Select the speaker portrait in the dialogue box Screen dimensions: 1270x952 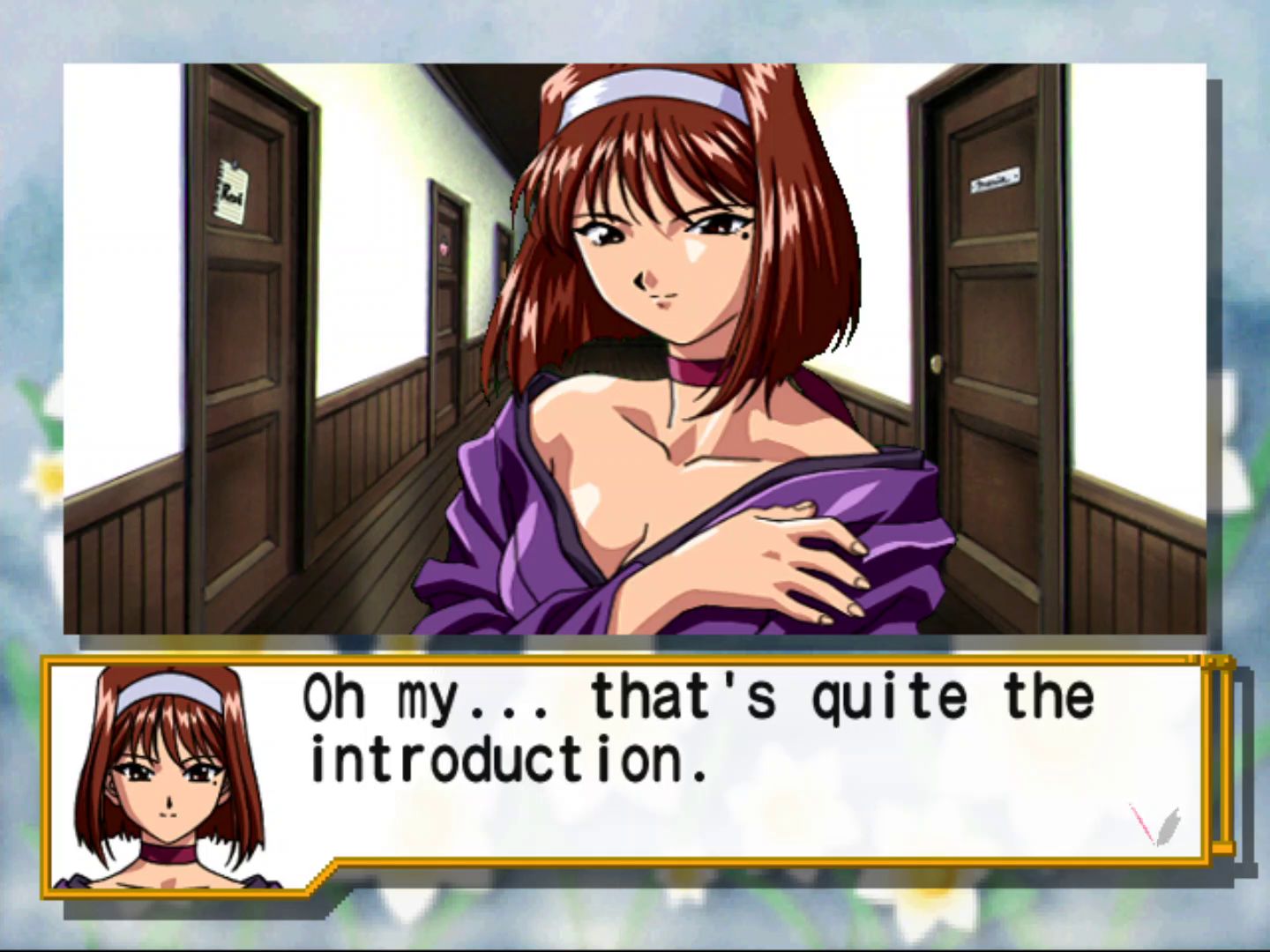pyautogui.click(x=168, y=776)
